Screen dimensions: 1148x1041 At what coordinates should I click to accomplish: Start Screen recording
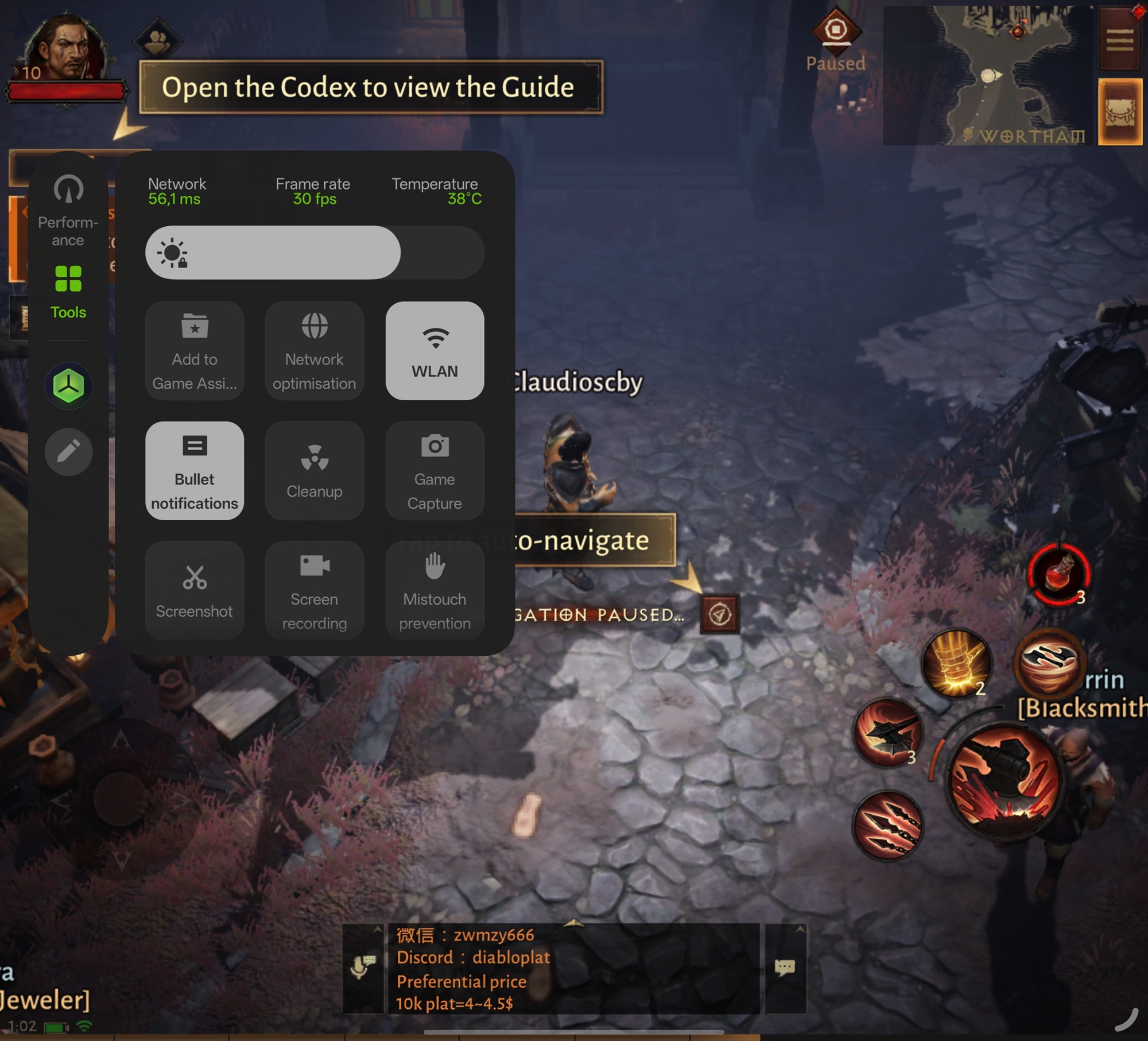pos(315,590)
